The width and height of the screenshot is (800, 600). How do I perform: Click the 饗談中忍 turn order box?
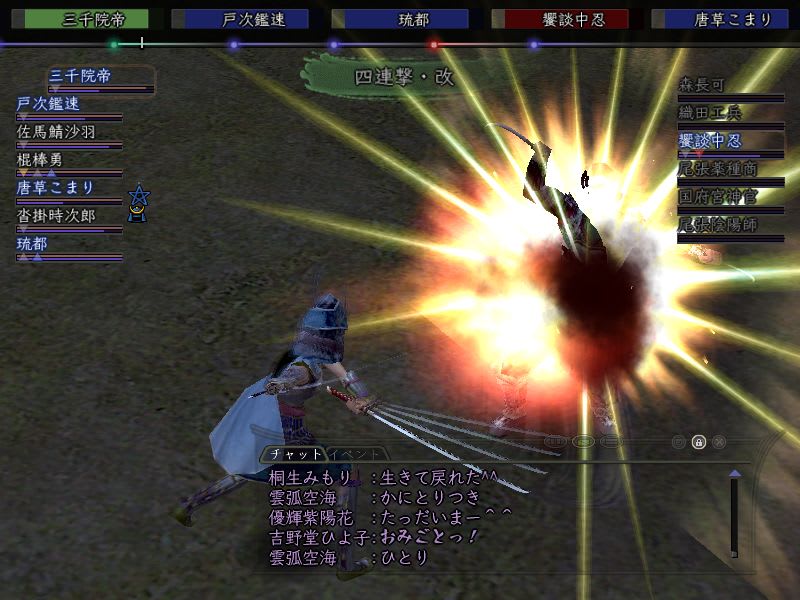566,19
